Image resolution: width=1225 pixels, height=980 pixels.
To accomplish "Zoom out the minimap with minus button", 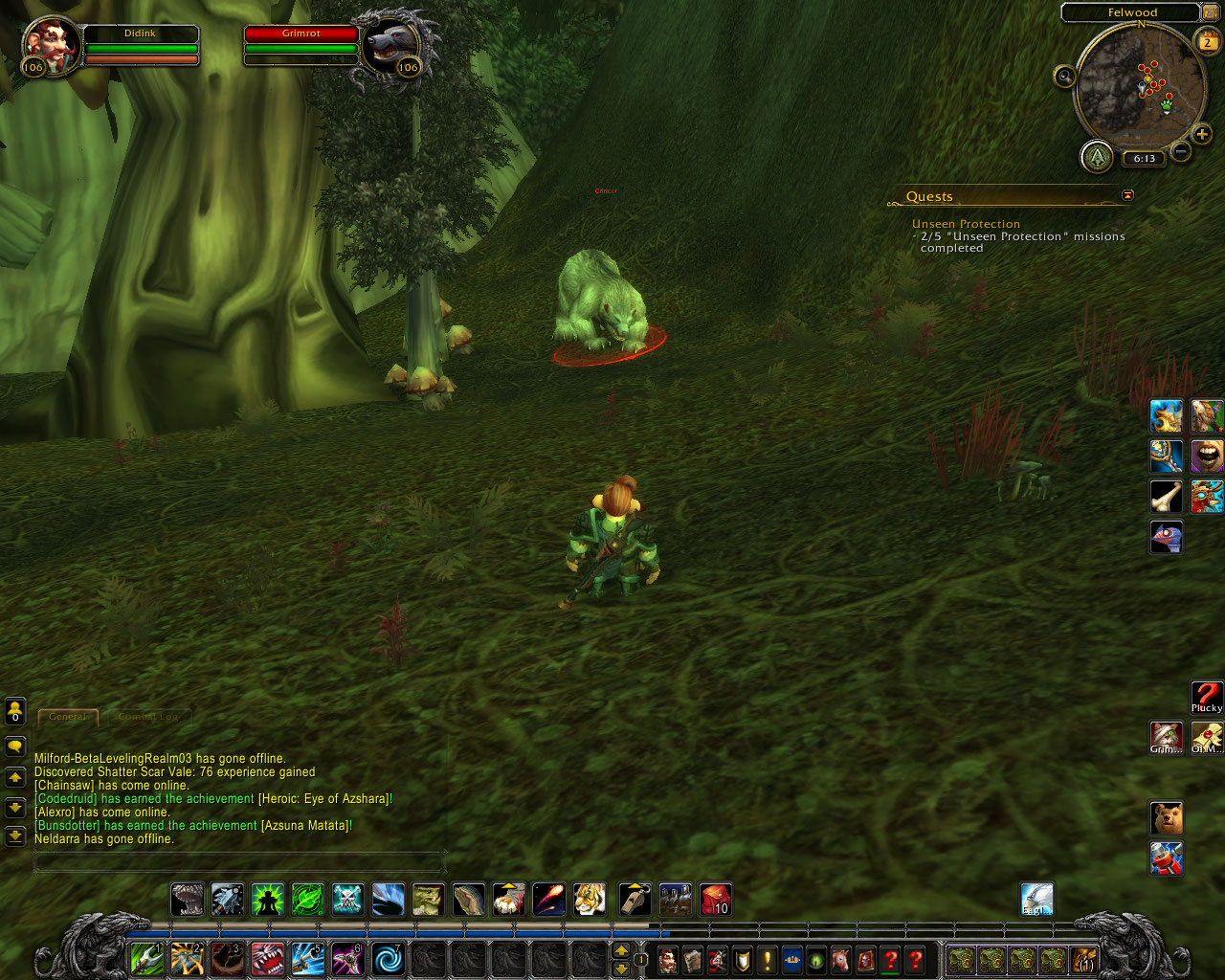I will (x=1181, y=151).
